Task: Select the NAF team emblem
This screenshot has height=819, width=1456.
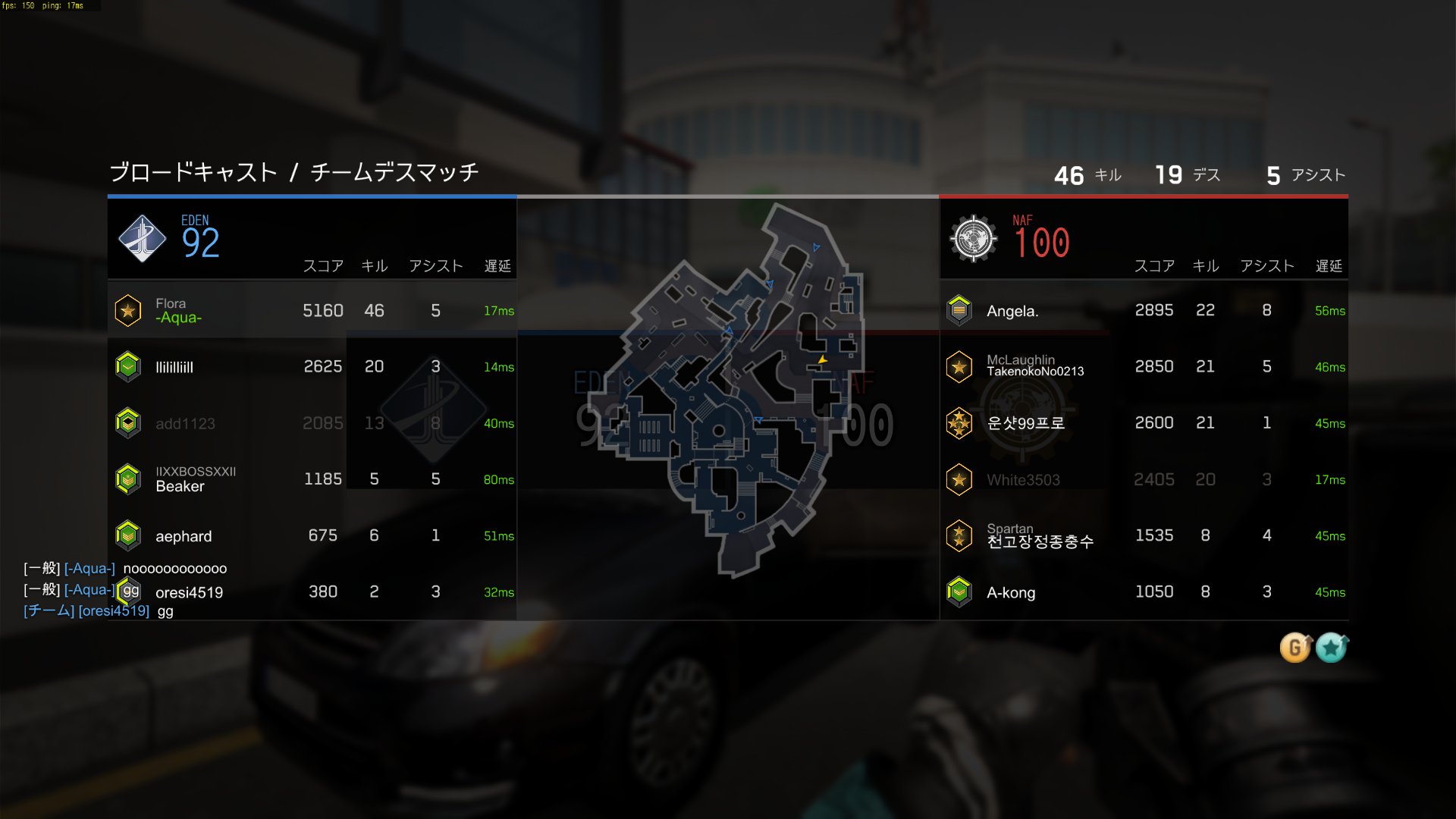Action: tap(974, 238)
